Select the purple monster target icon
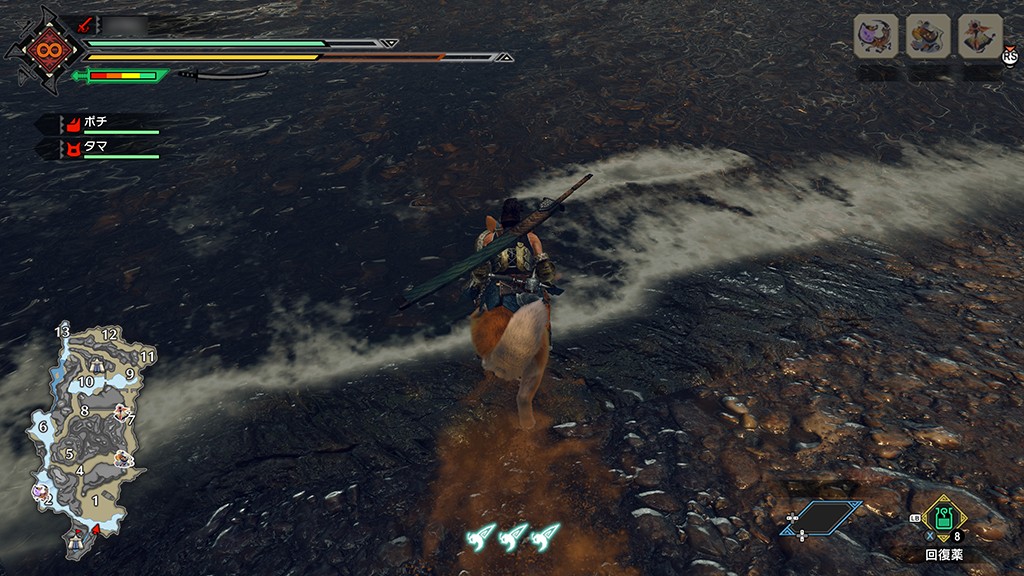Viewport: 1024px width, 576px height. click(x=876, y=36)
